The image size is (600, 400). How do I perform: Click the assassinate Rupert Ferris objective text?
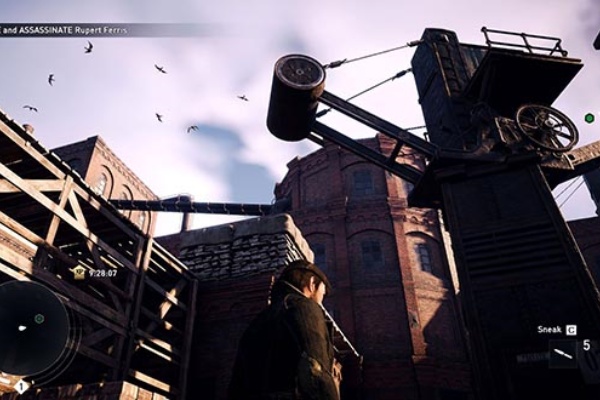tap(66, 30)
